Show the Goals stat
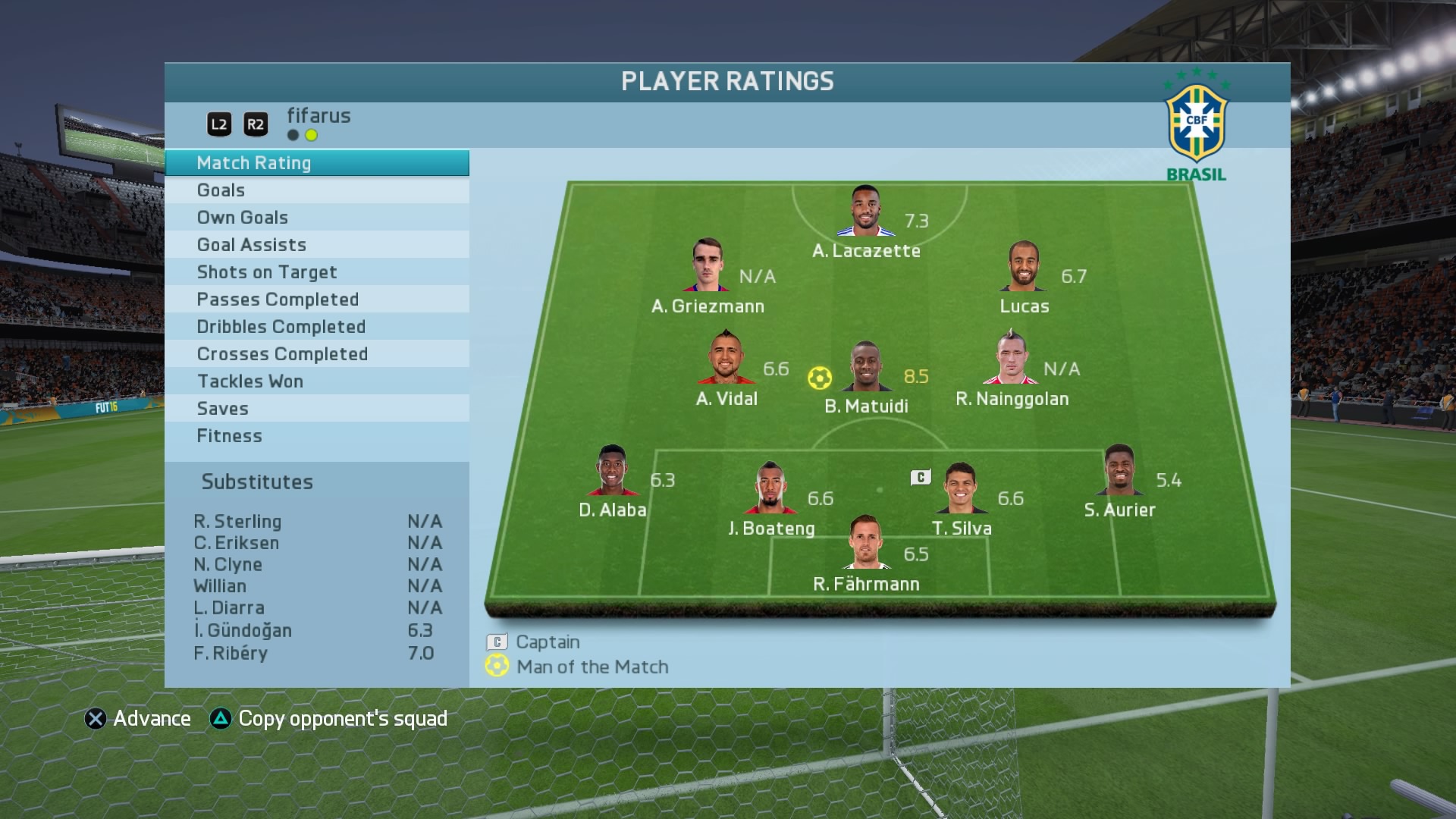This screenshot has width=1456, height=819. (x=316, y=190)
